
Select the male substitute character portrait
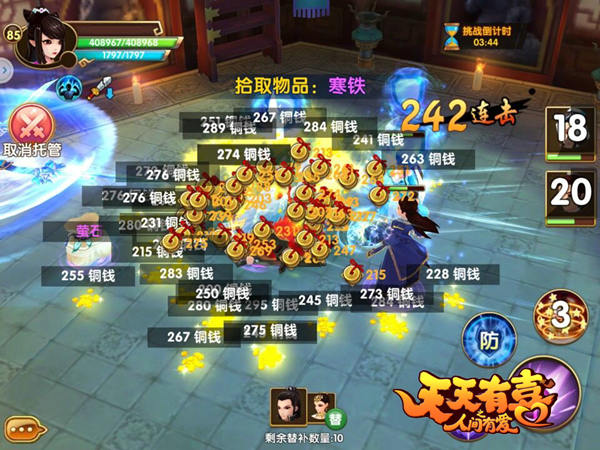click(283, 404)
